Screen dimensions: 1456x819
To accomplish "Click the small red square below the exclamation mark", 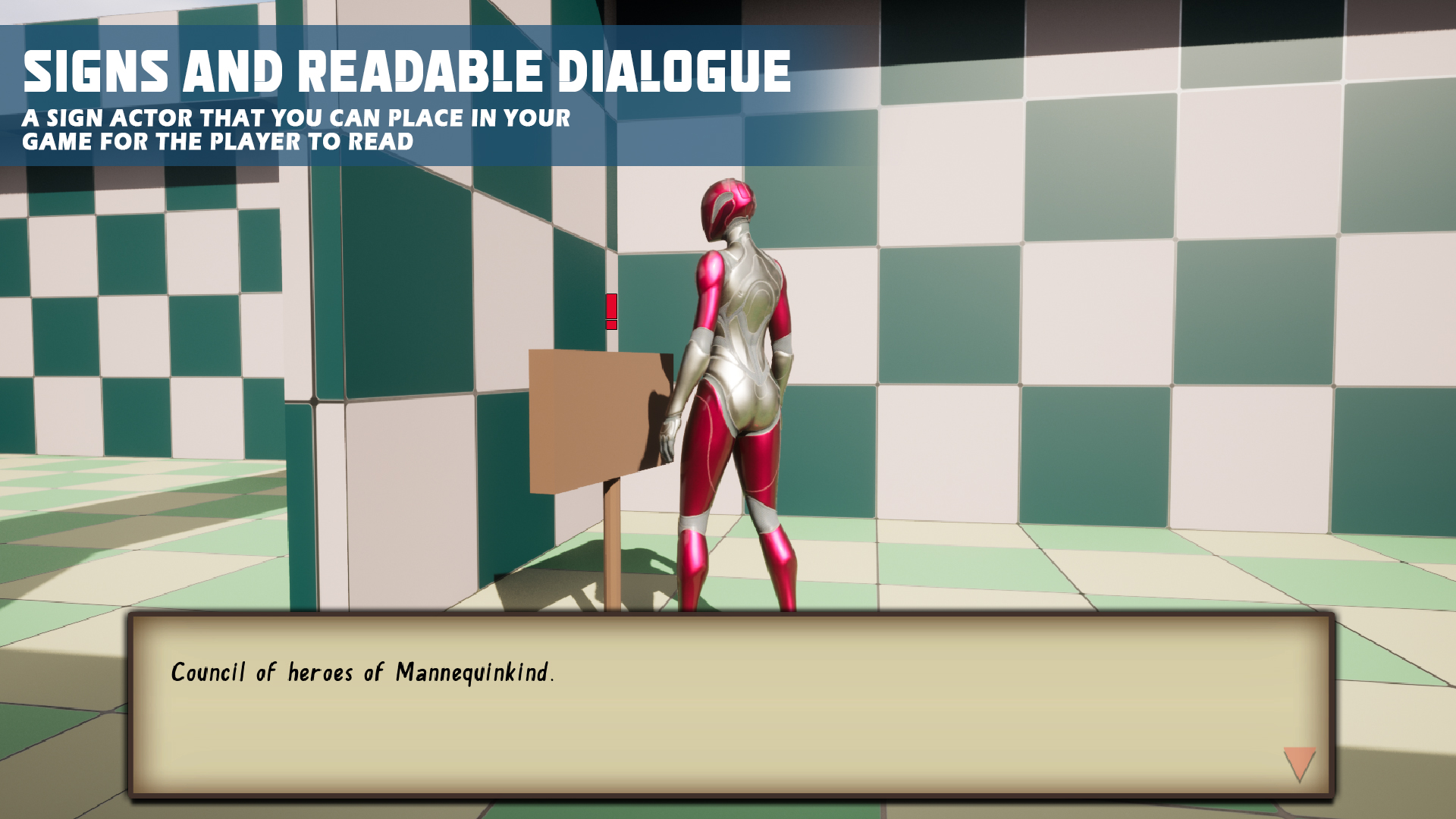I will click(x=610, y=325).
